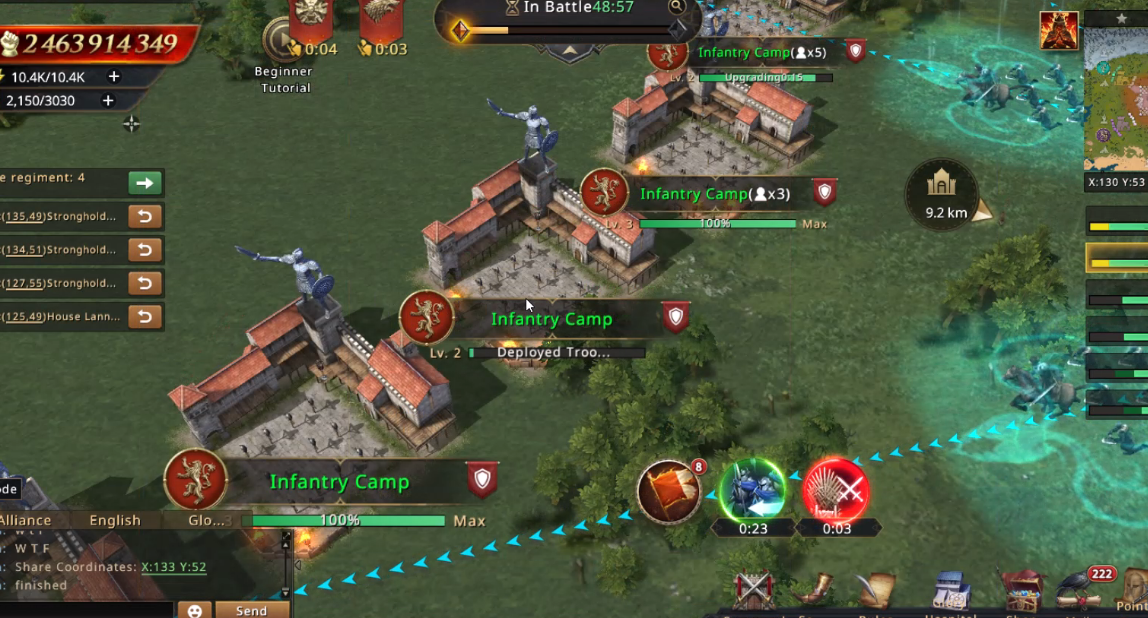The width and height of the screenshot is (1148, 618).
Task: Switch to the English chat tab
Action: point(115,520)
